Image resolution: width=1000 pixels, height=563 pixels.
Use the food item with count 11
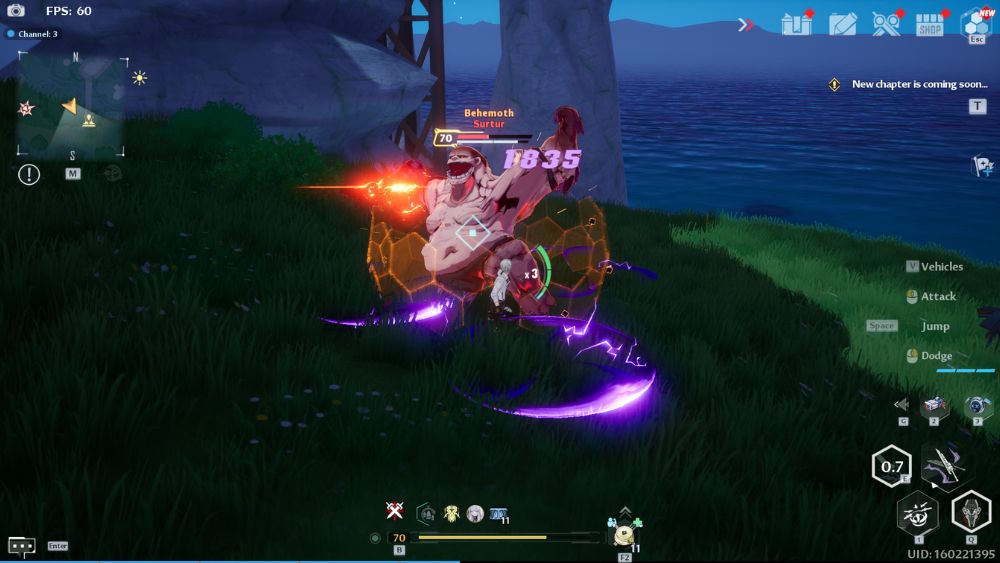pos(625,535)
